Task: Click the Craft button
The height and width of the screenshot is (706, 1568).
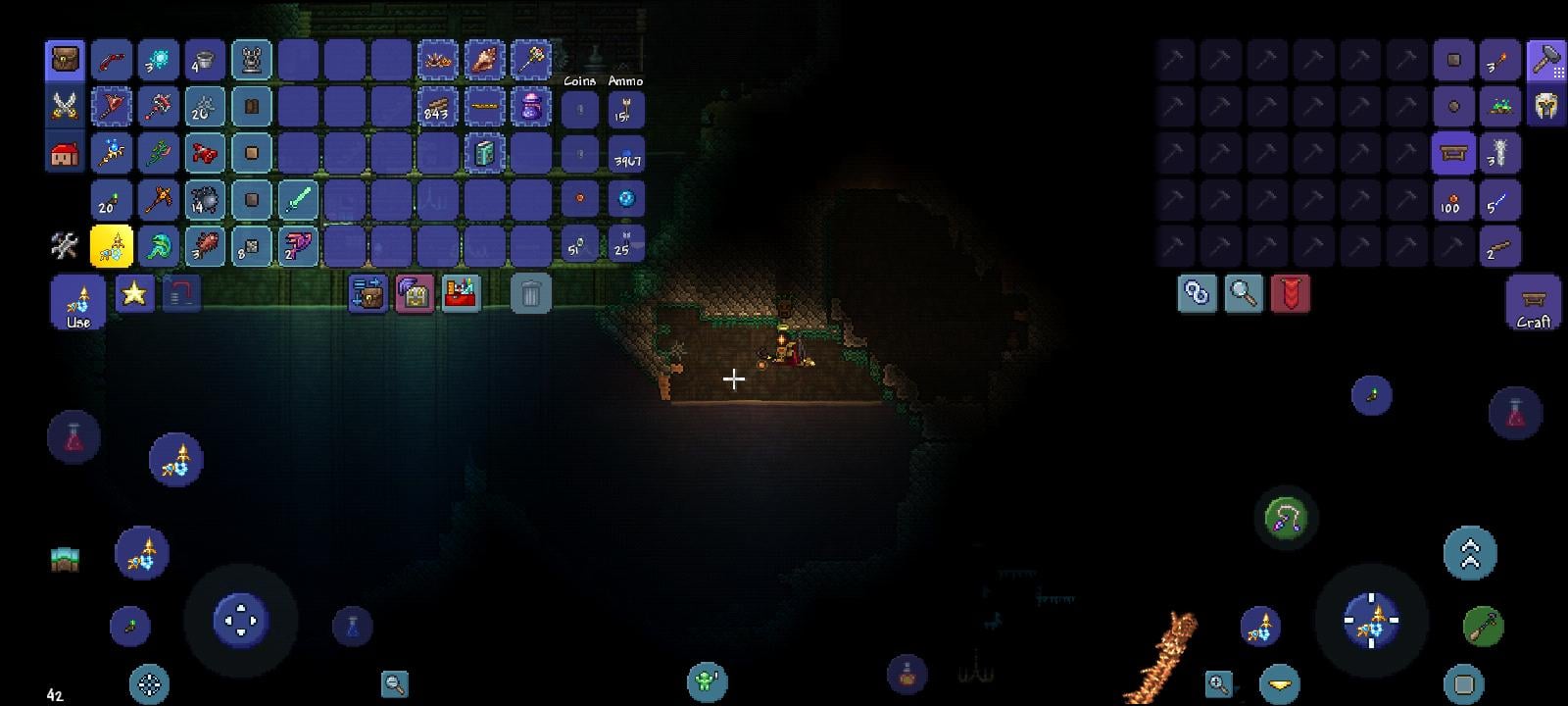Action: tap(1534, 303)
